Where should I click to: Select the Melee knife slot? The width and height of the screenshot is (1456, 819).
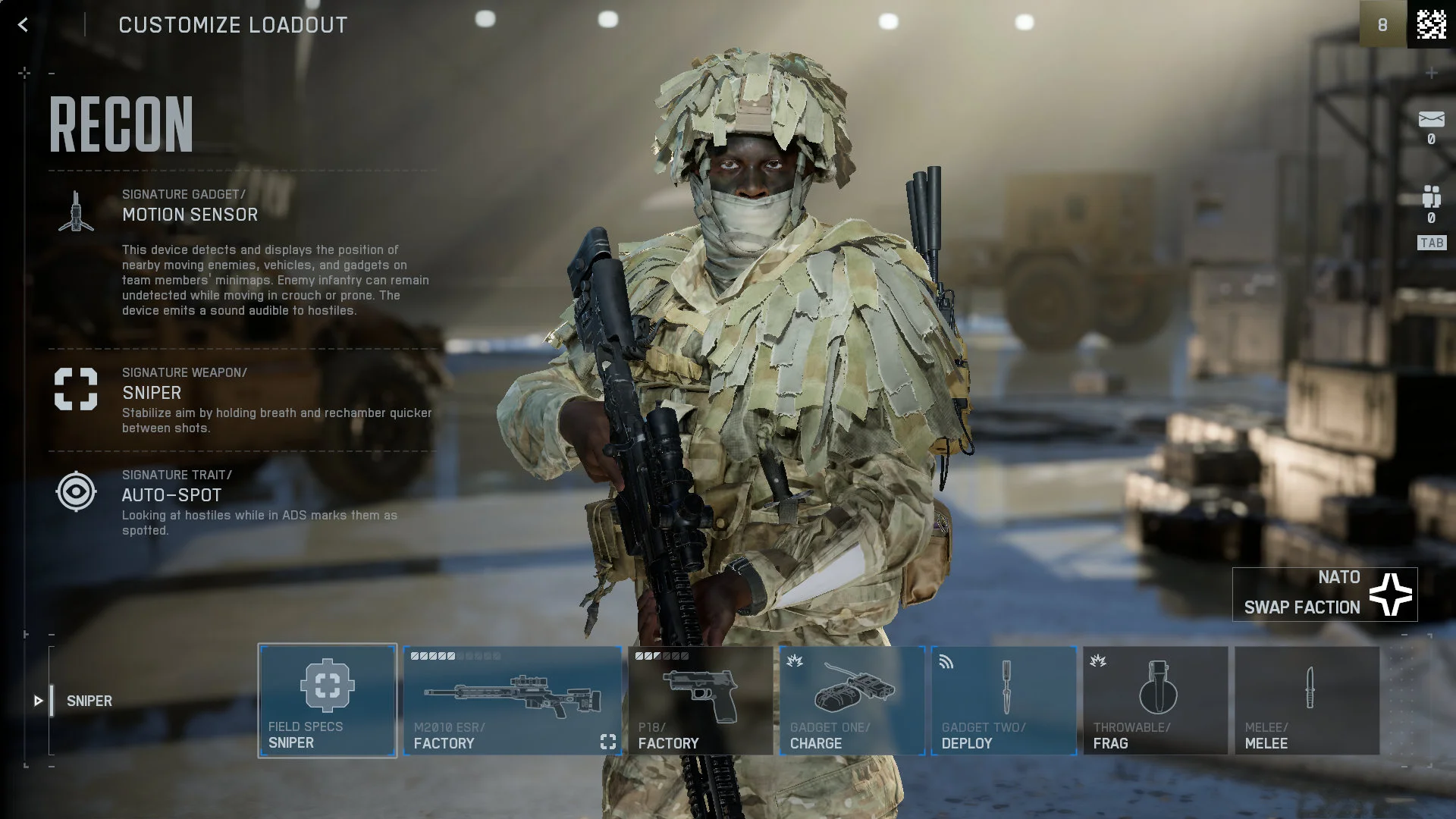pyautogui.click(x=1307, y=701)
